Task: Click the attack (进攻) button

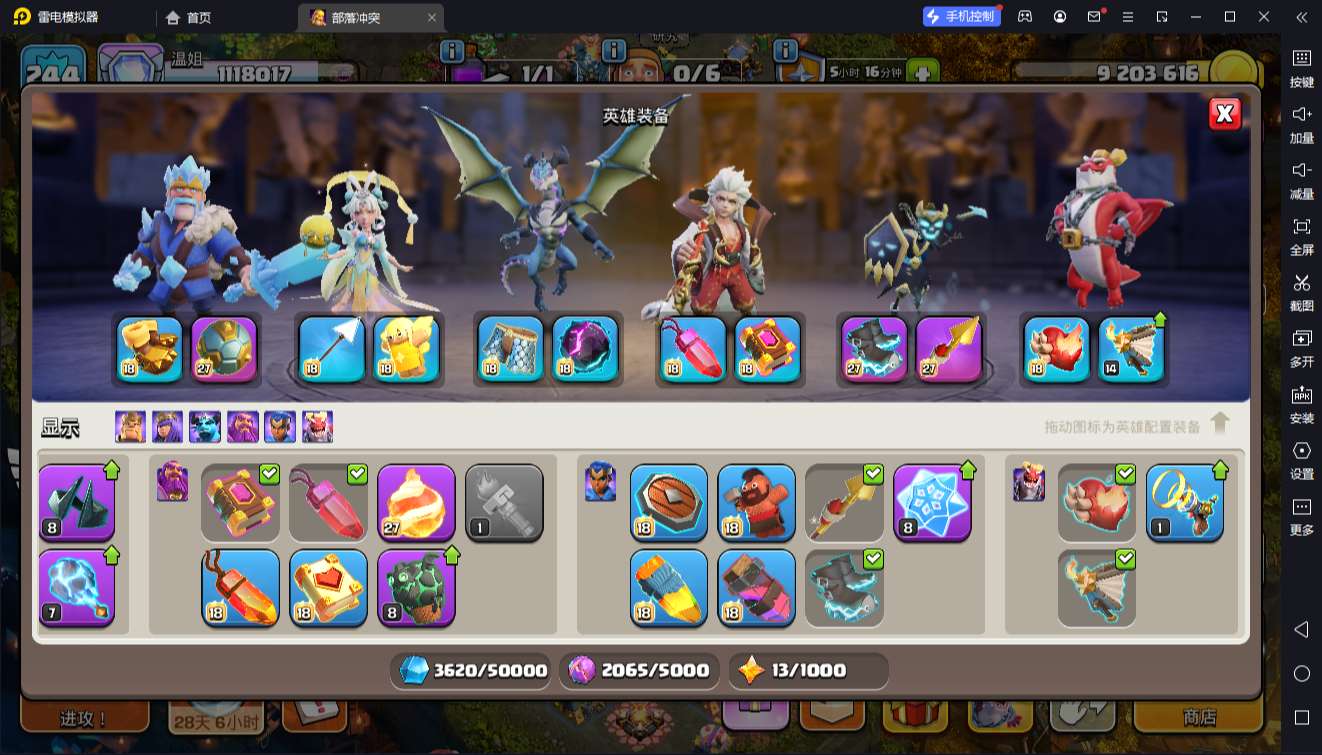Action: [x=84, y=718]
